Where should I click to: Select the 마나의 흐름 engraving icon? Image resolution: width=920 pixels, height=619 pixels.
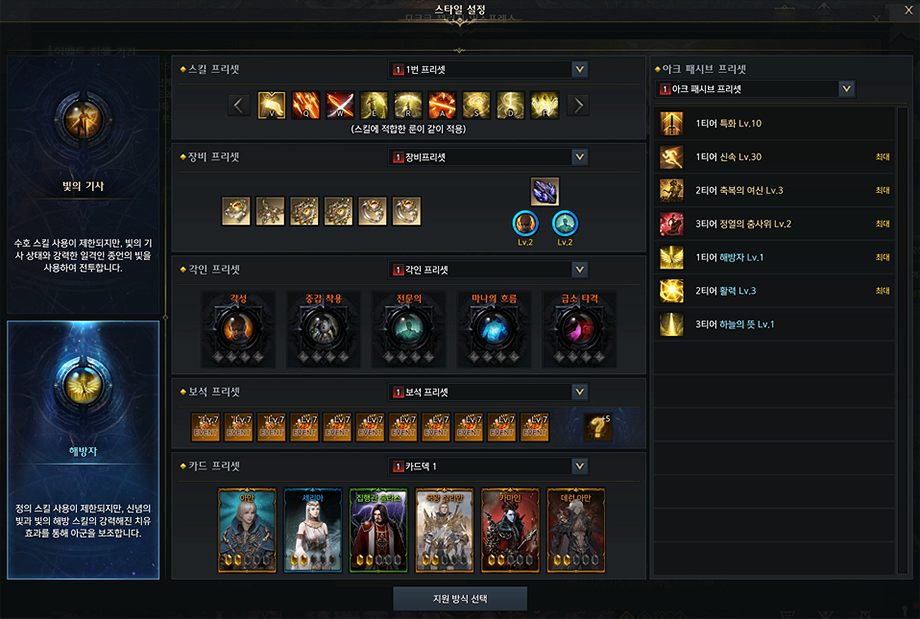493,329
